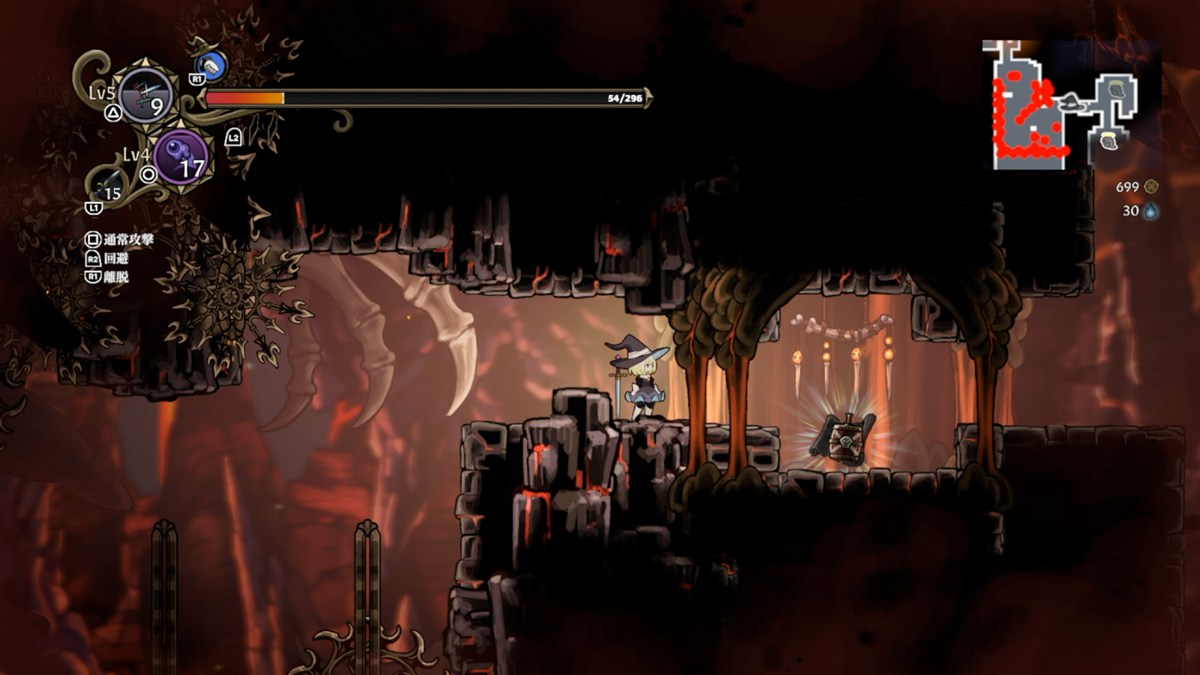Select the Lv5 sword skill icon

click(x=146, y=96)
